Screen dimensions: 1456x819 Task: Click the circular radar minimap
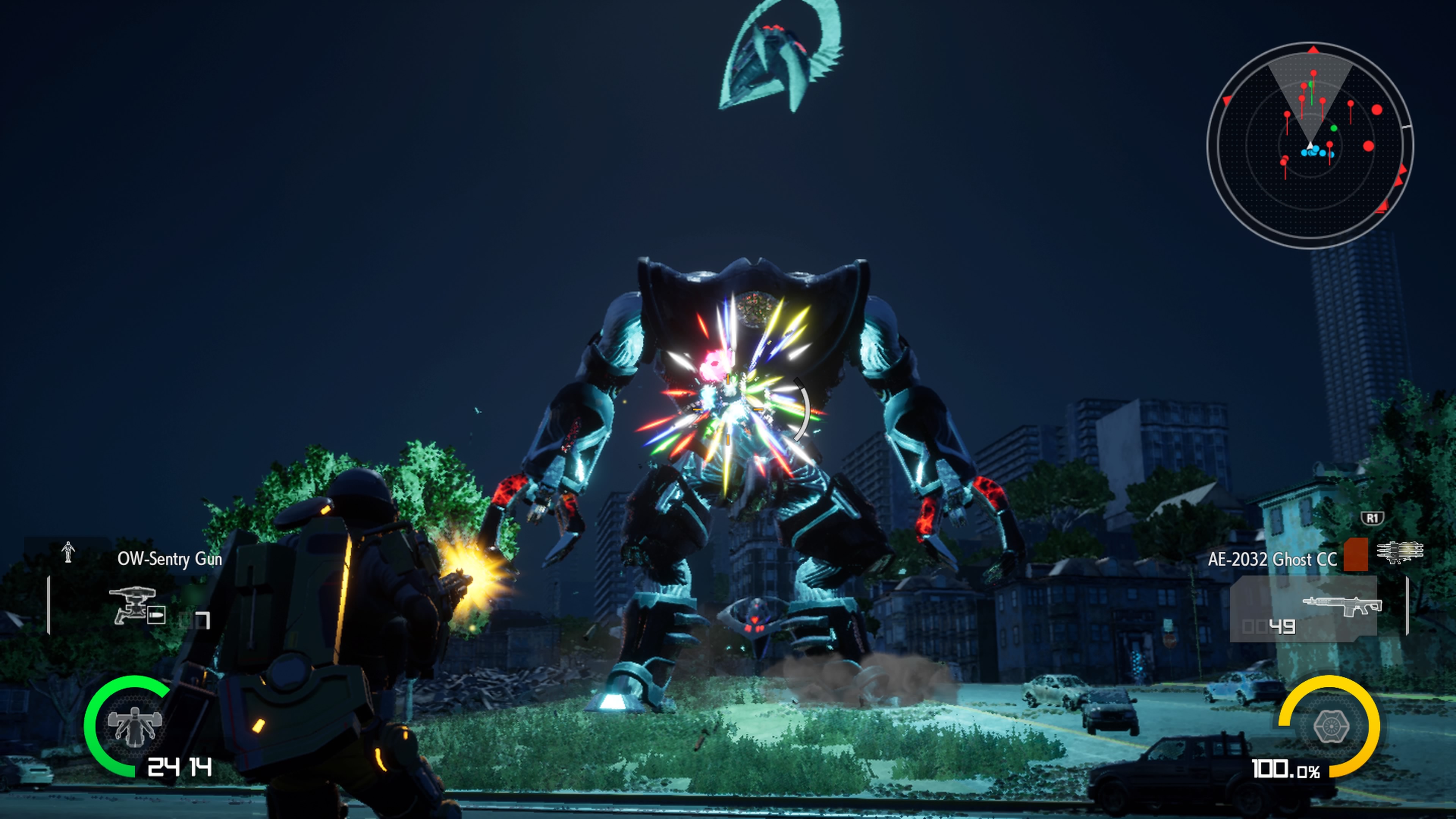pos(1310,145)
